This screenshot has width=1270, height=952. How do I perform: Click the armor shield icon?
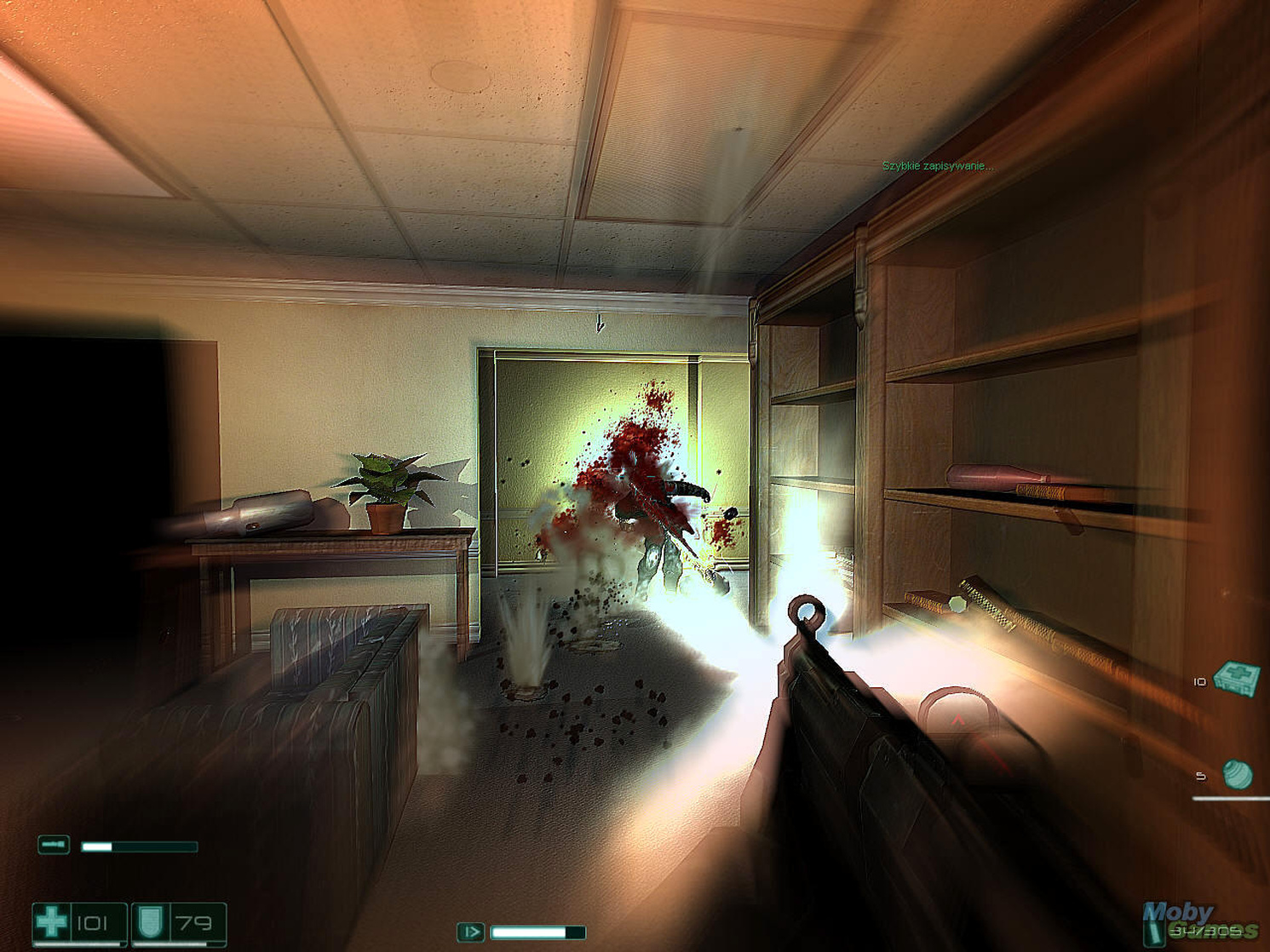coord(151,920)
